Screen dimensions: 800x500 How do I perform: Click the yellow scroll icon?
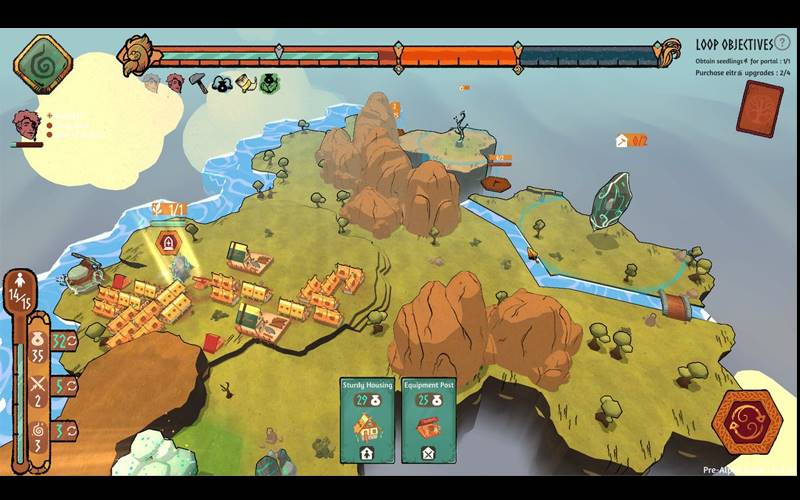(x=246, y=84)
